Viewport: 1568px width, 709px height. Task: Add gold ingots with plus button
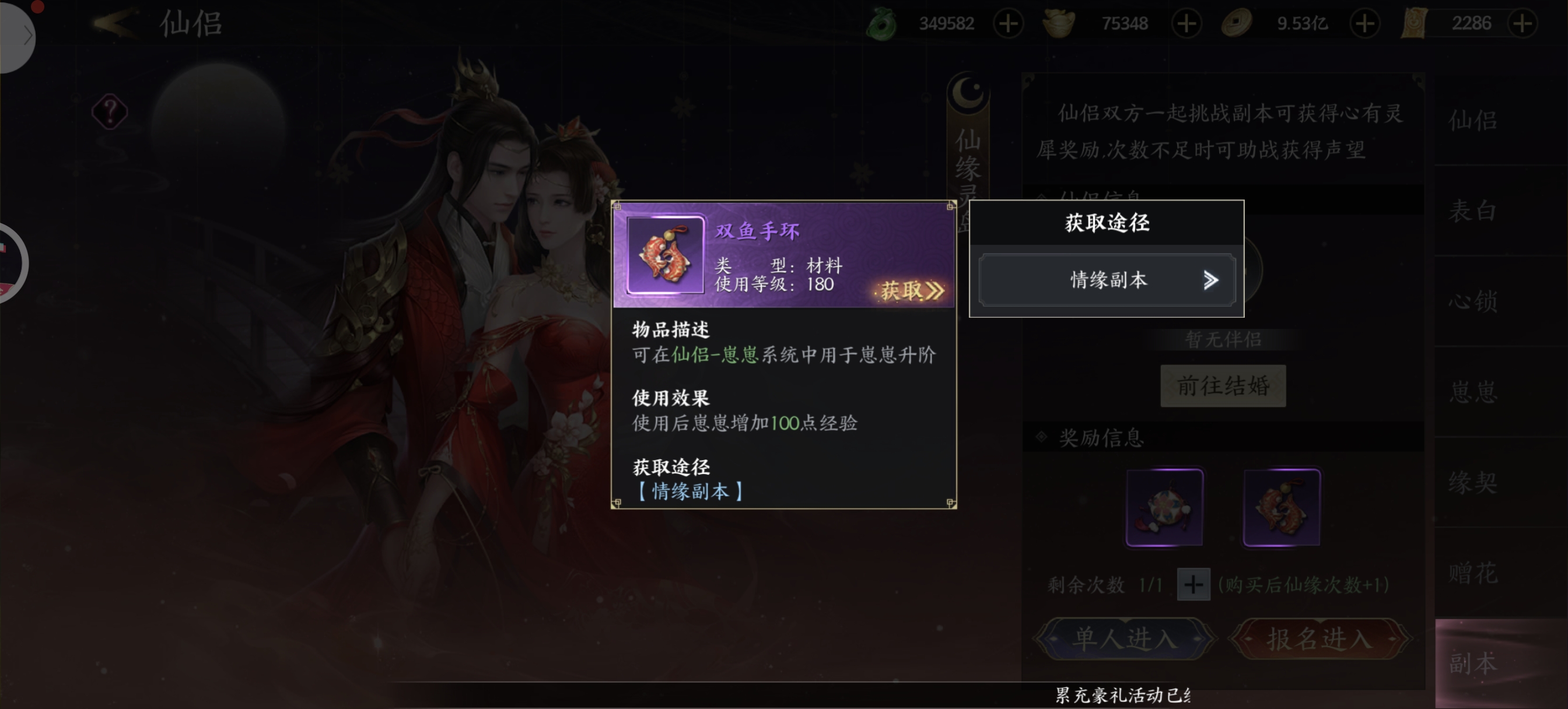click(x=1186, y=24)
